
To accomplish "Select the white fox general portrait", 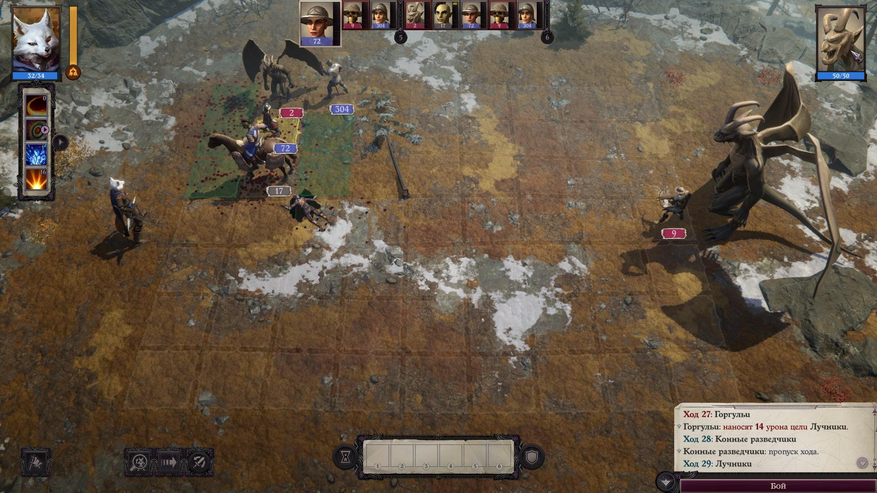I will tap(37, 37).
